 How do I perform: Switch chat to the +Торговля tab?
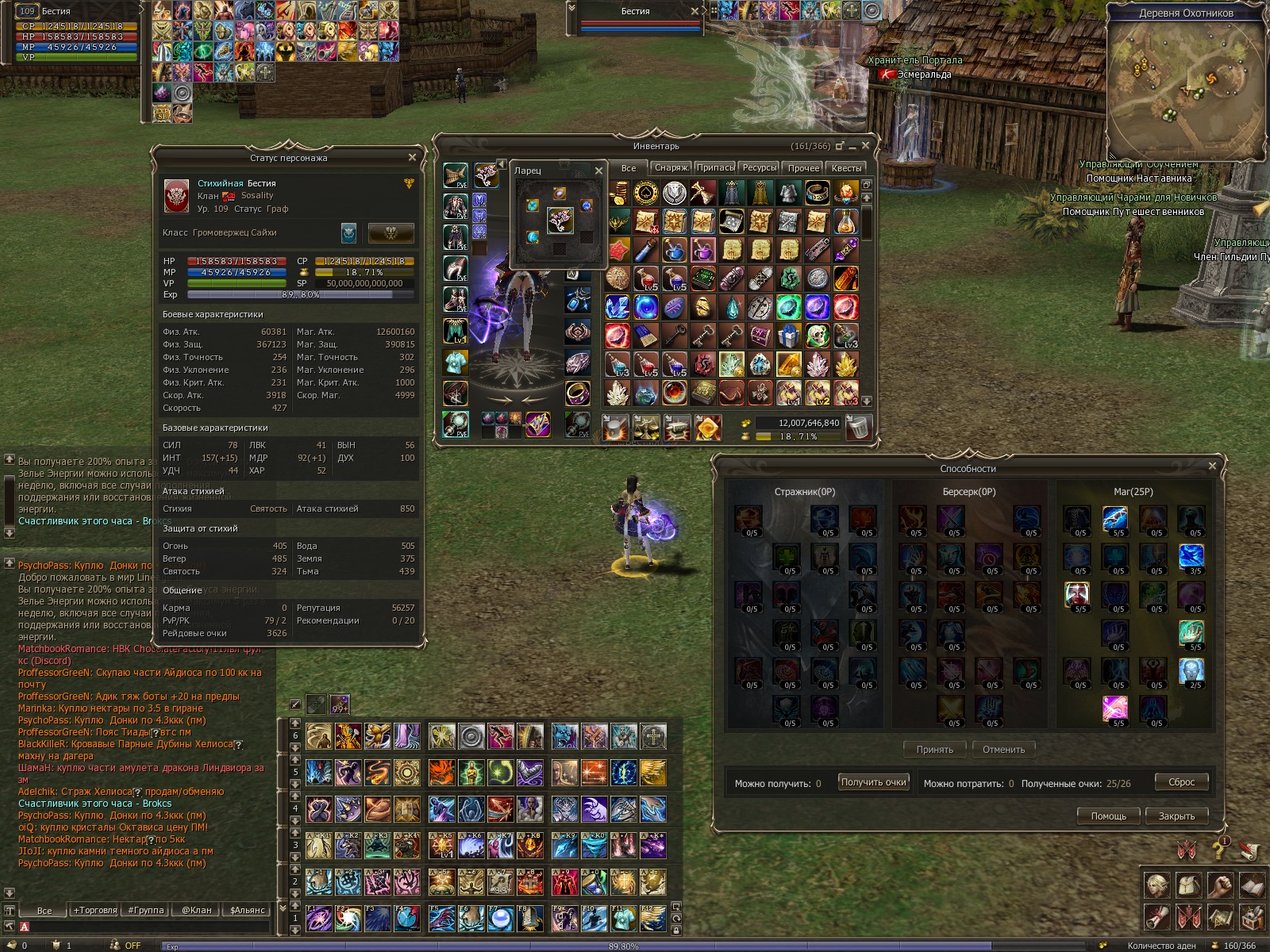[95, 910]
